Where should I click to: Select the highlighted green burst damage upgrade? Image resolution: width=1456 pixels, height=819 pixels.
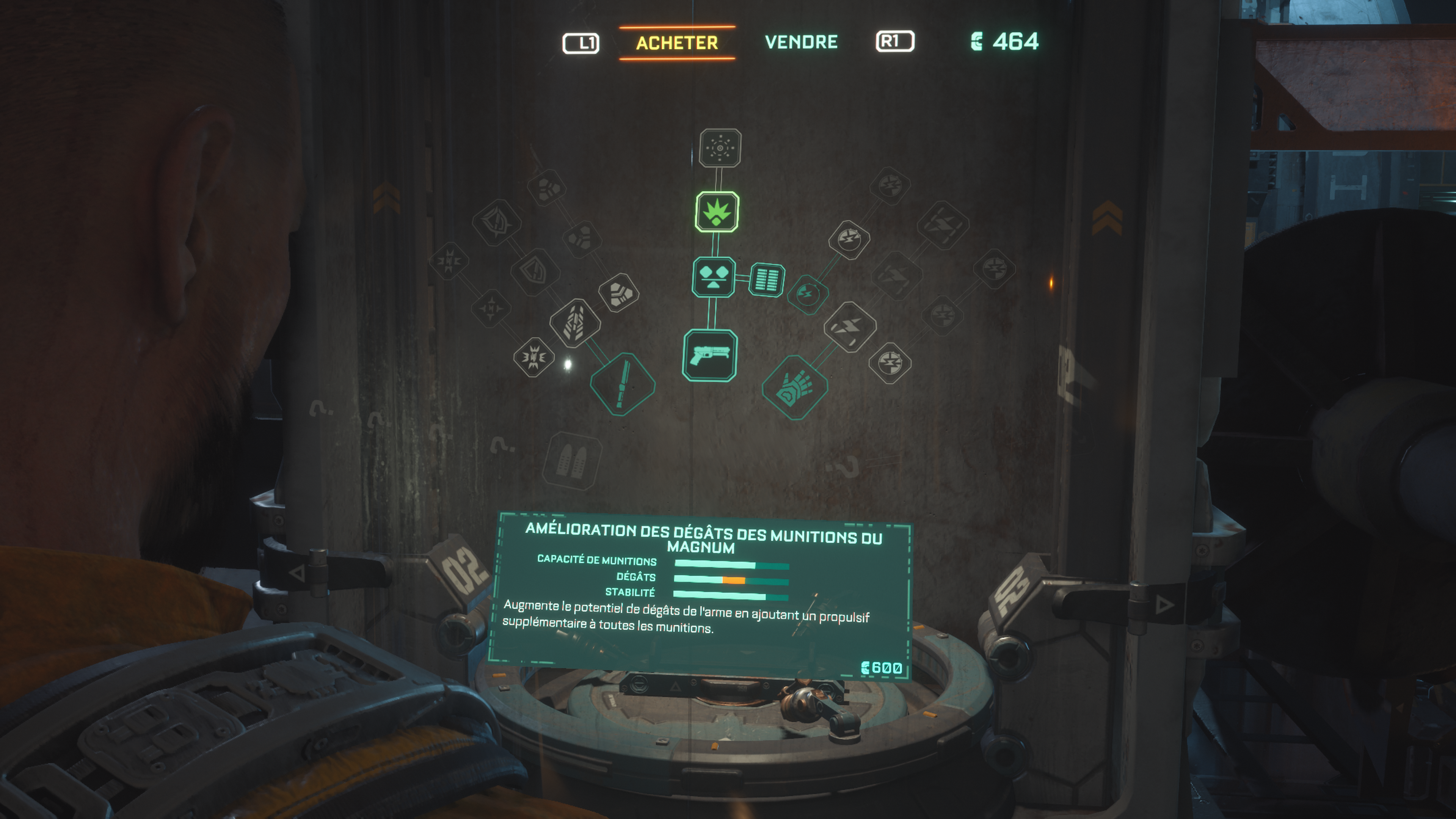tap(717, 212)
